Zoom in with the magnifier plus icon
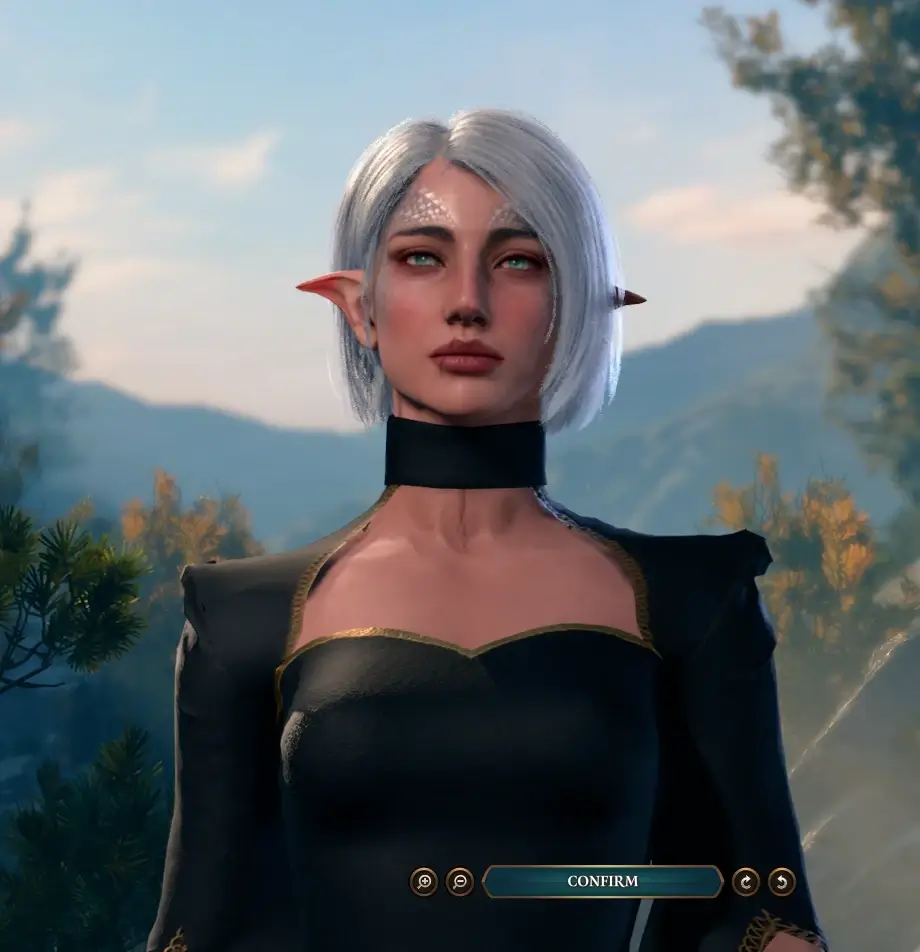Viewport: 920px width, 952px height. pos(424,881)
